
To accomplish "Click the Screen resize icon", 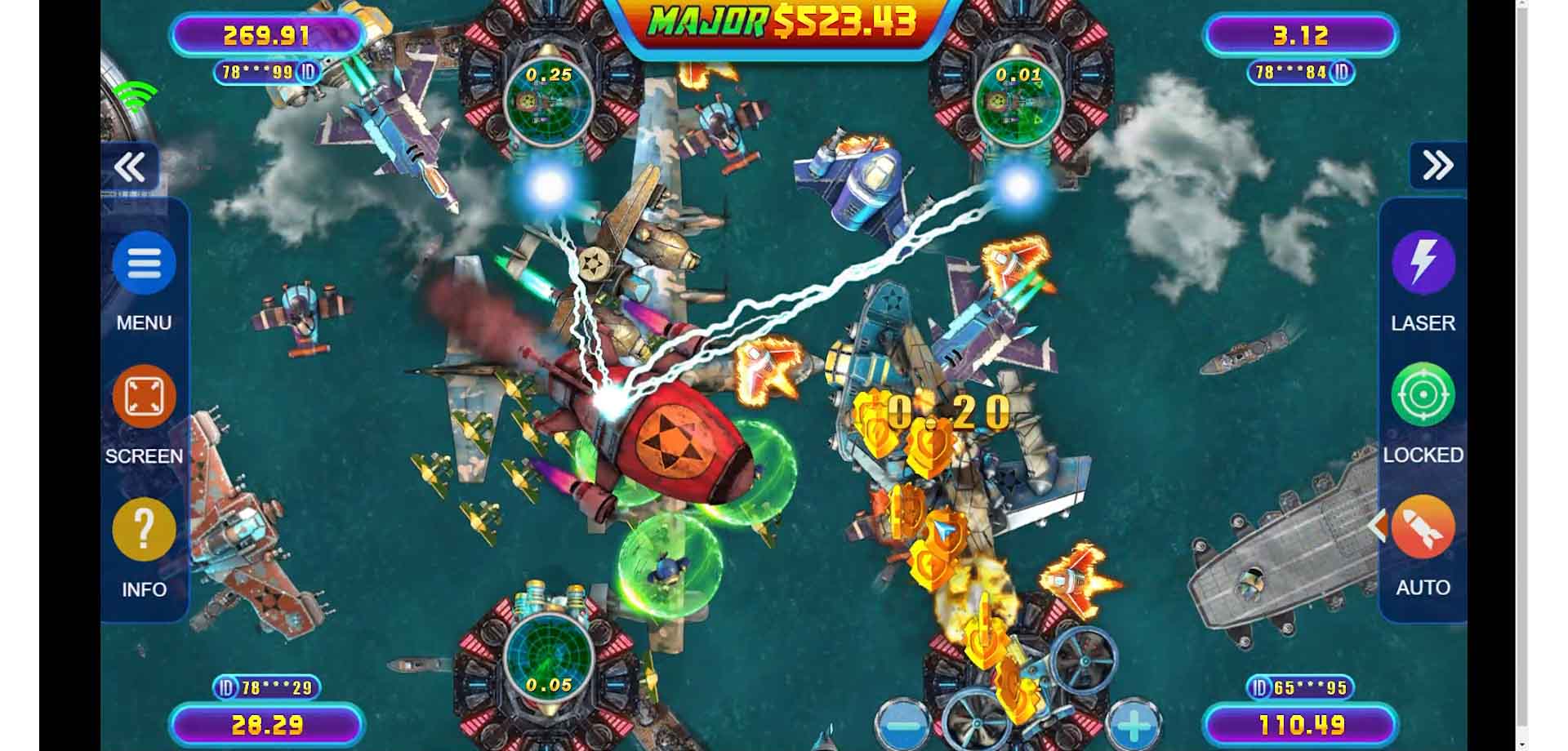I will (144, 395).
